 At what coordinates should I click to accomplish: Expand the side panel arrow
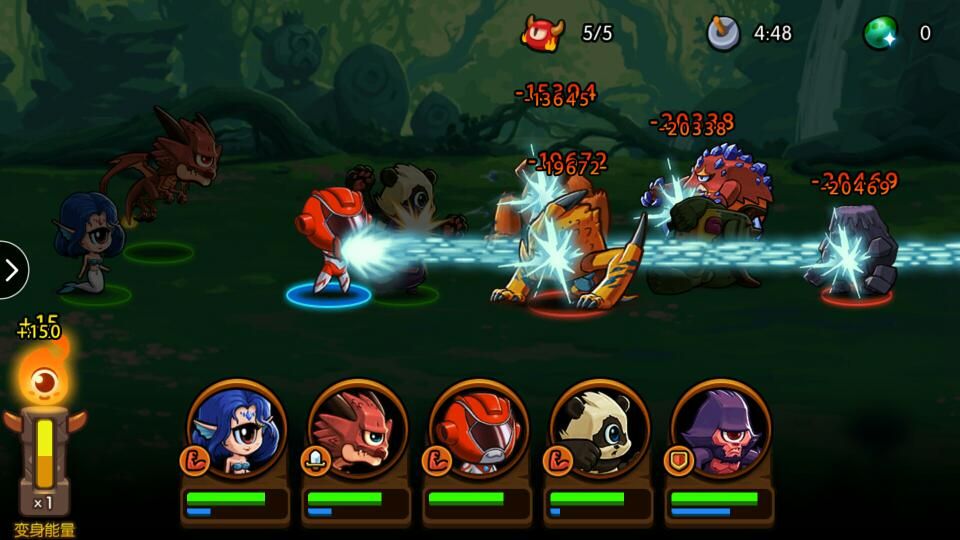tap(12, 270)
